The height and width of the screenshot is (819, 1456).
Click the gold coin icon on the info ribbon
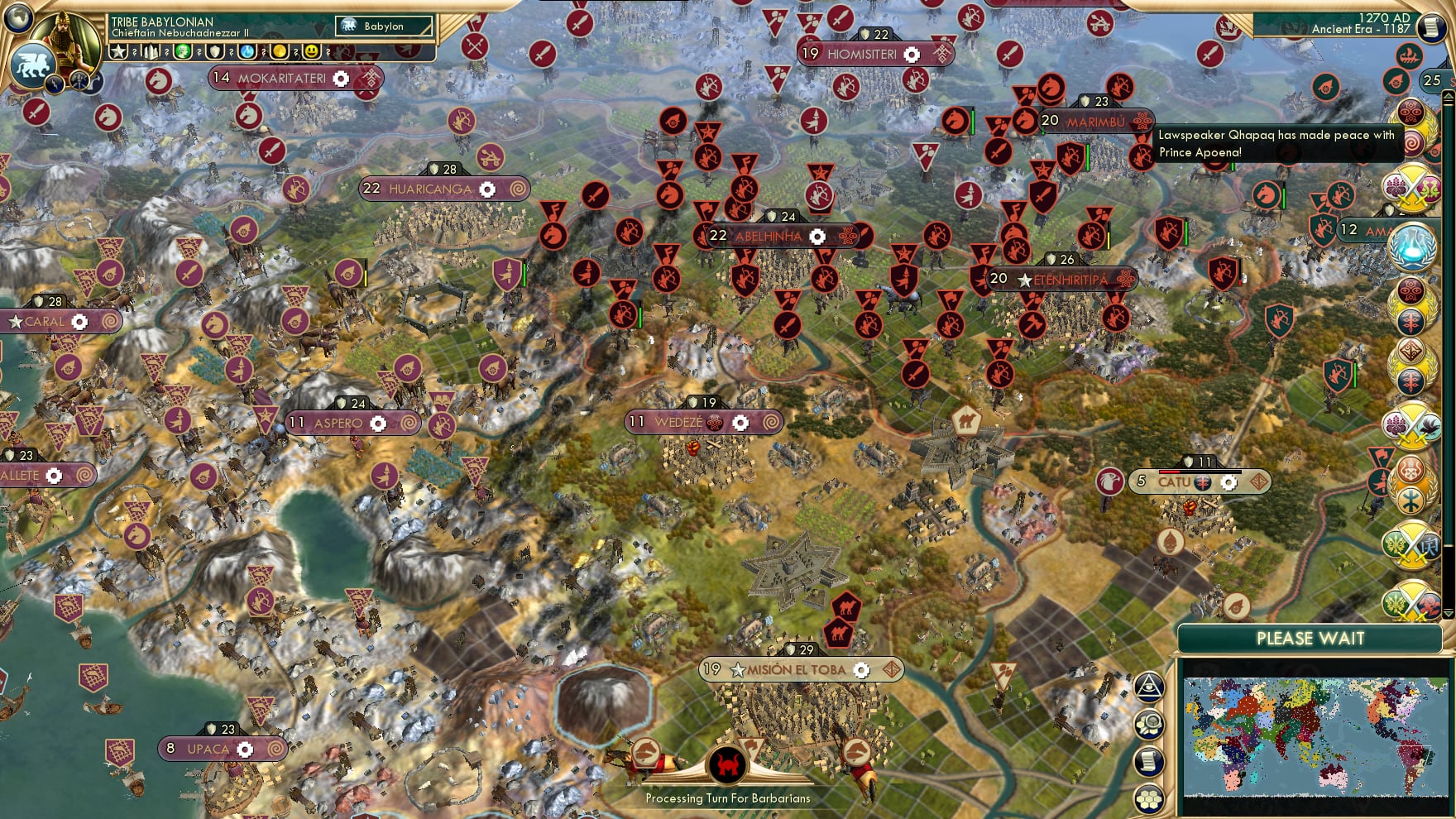(x=281, y=51)
